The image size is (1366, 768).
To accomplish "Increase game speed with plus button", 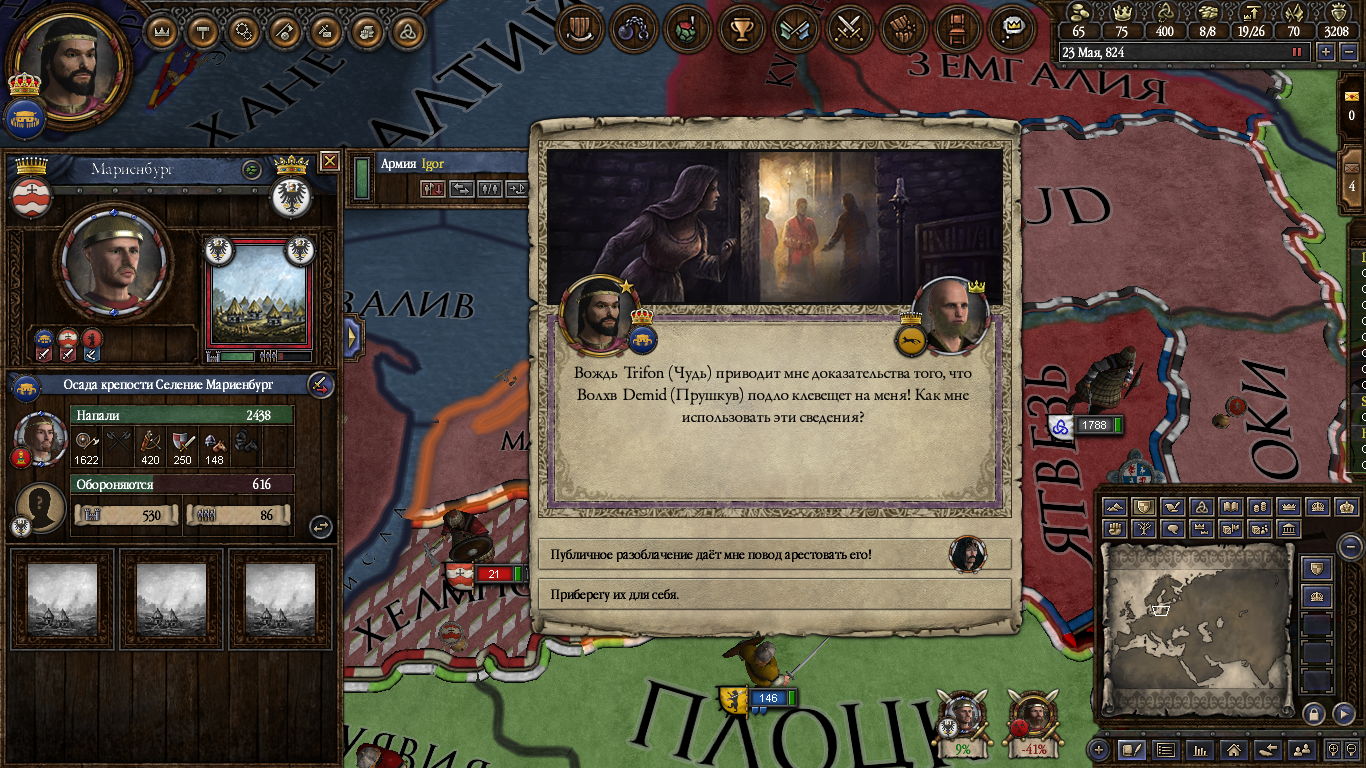I will [1326, 52].
